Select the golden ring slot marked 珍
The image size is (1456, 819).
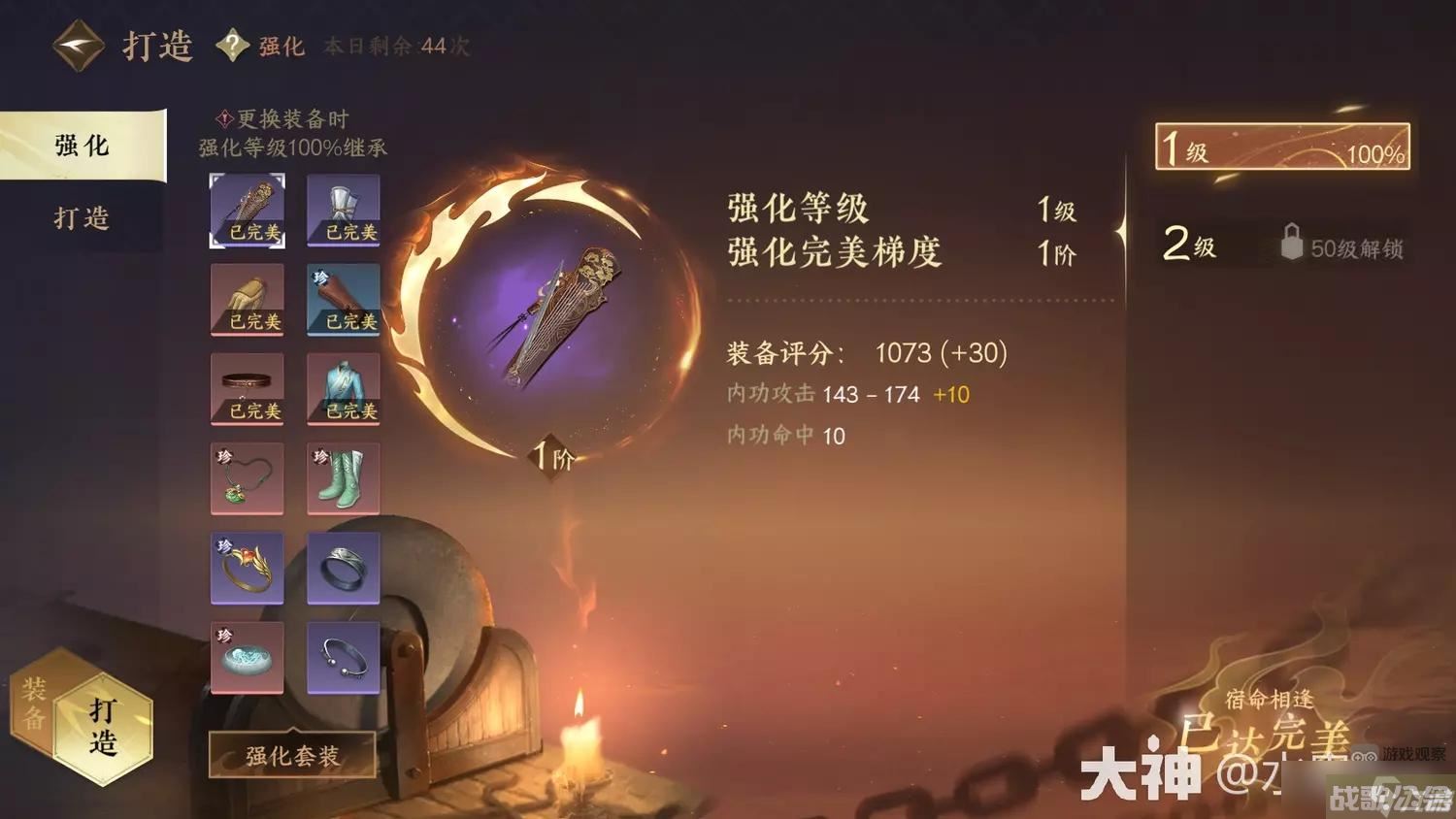coord(247,569)
